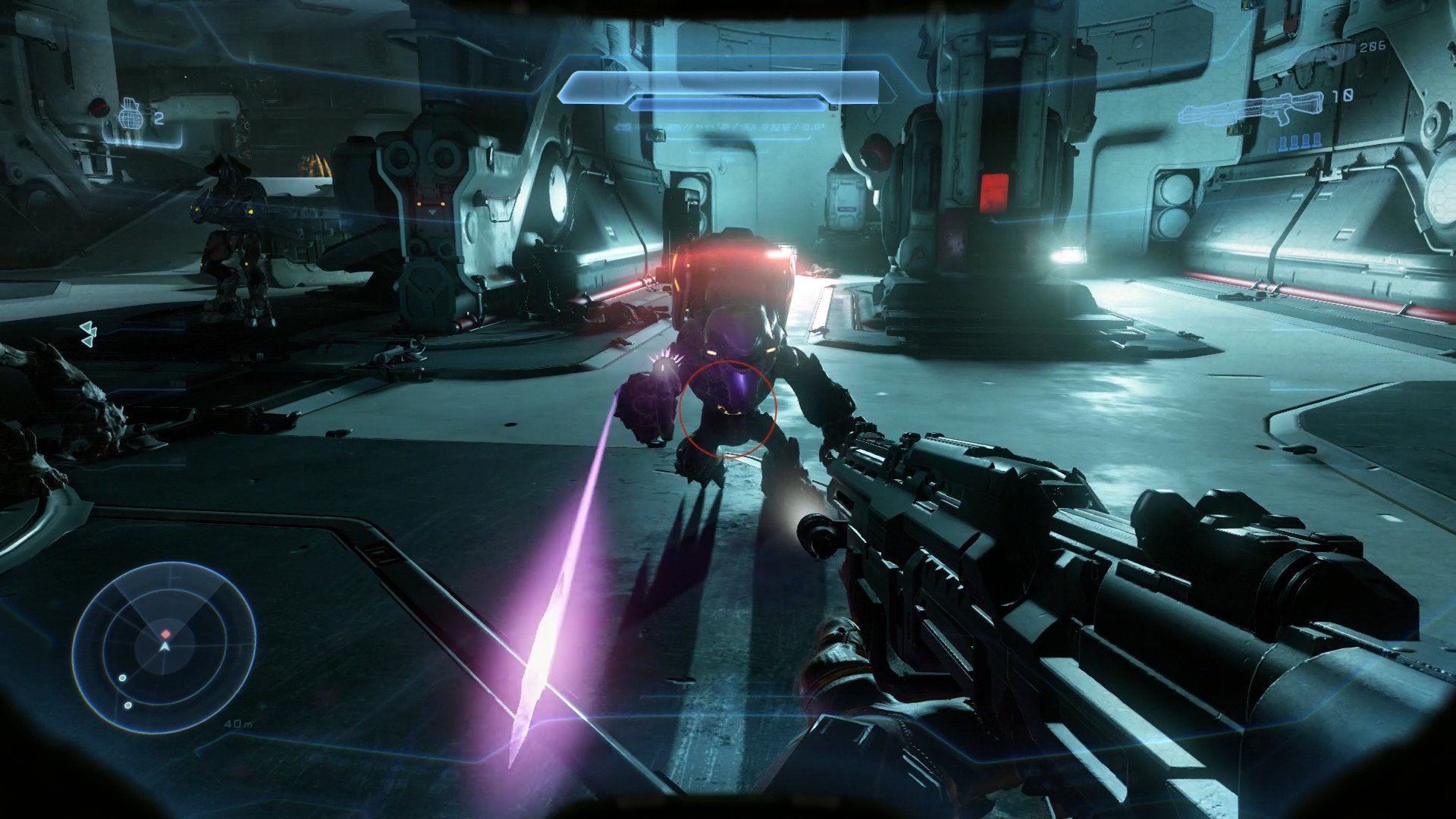Select the ammo reserve counter reading 286

coord(1373,47)
